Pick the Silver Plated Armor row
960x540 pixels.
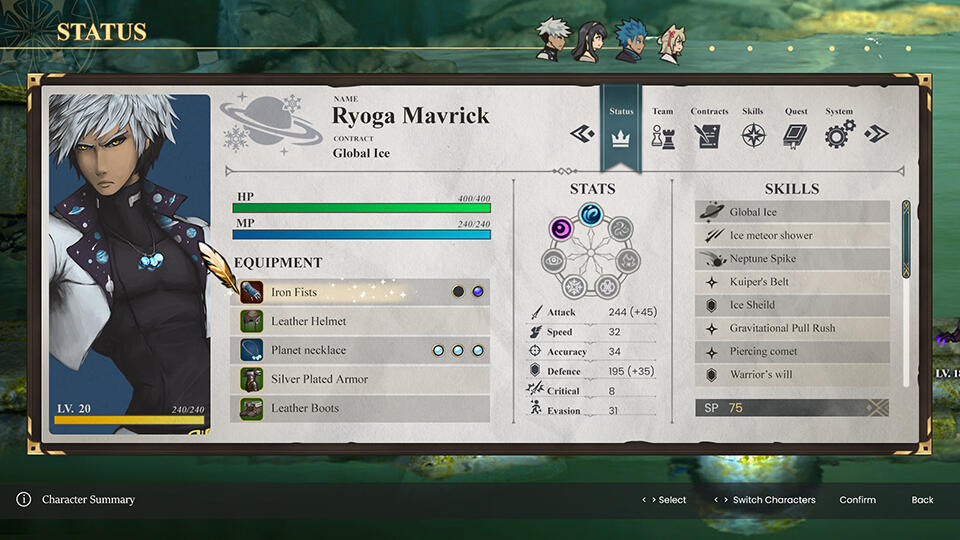pyautogui.click(x=360, y=379)
